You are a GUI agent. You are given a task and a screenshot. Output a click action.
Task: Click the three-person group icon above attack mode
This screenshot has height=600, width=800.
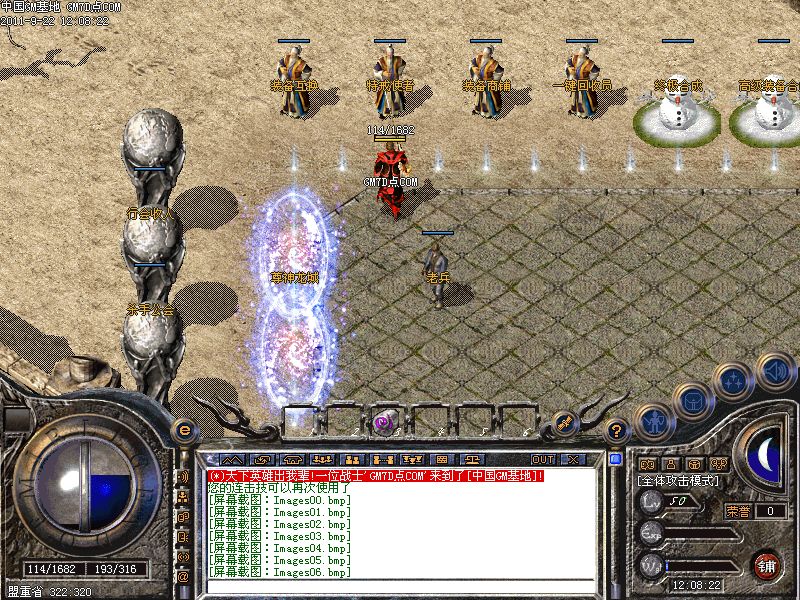point(718,464)
